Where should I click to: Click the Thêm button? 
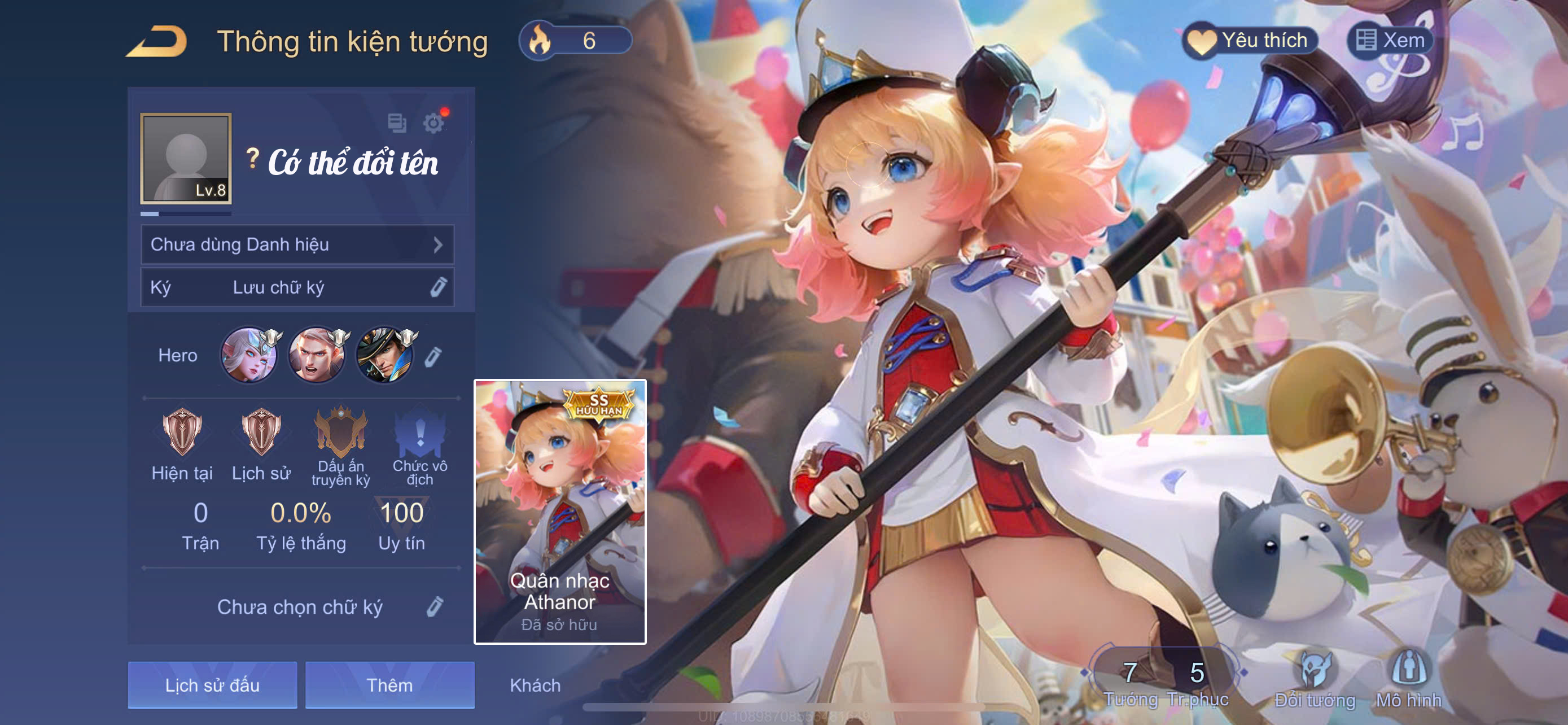(x=389, y=685)
